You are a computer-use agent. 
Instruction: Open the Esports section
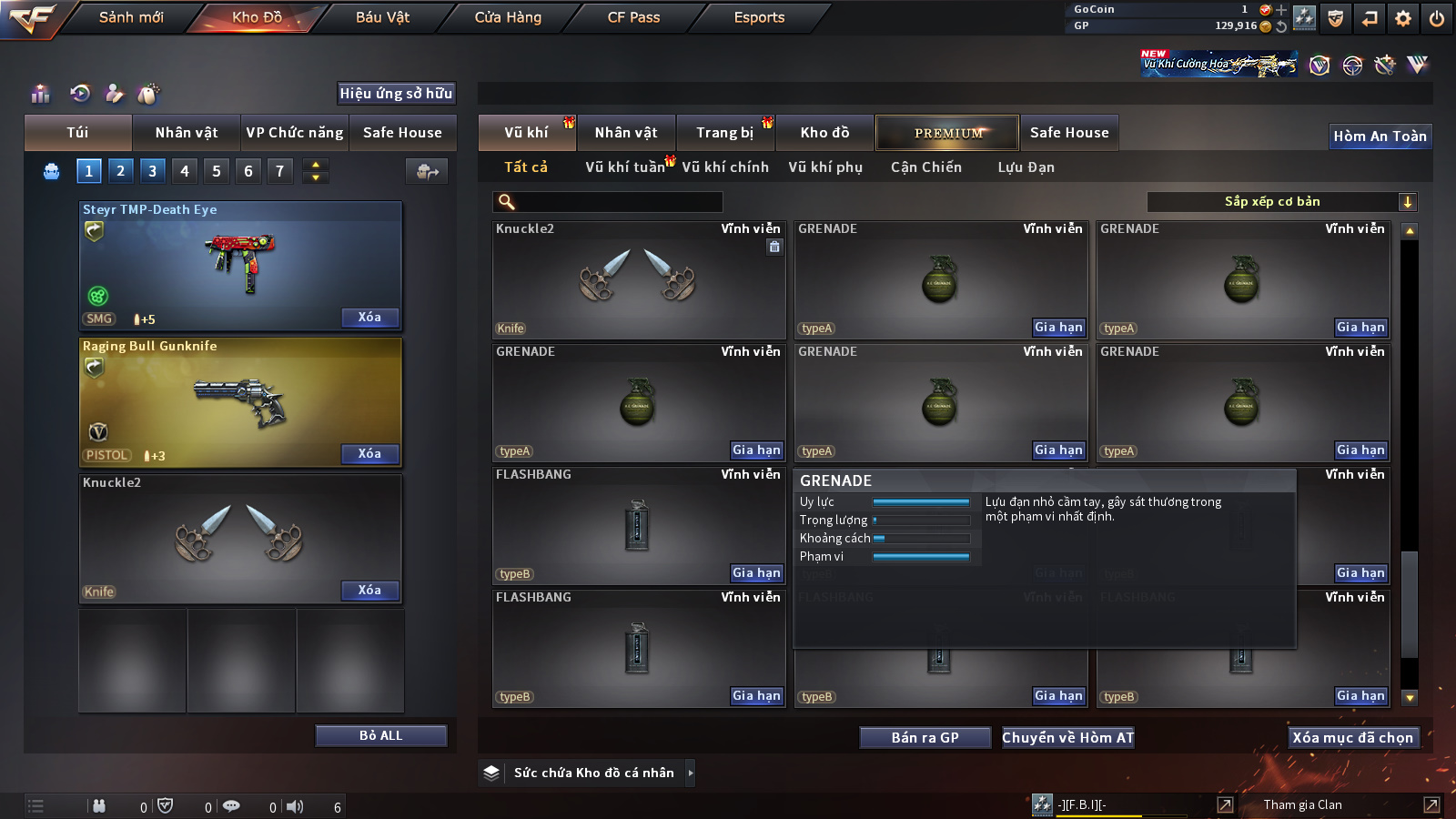coord(759,17)
